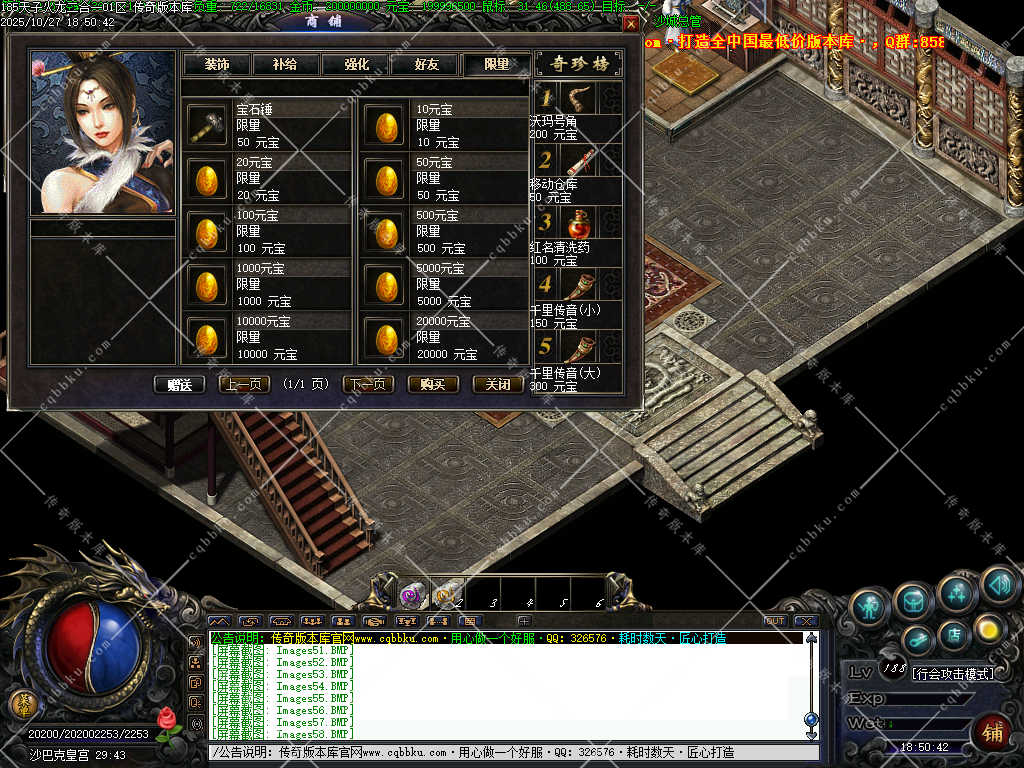
Task: Choose the 限量 tab
Action: click(x=496, y=64)
